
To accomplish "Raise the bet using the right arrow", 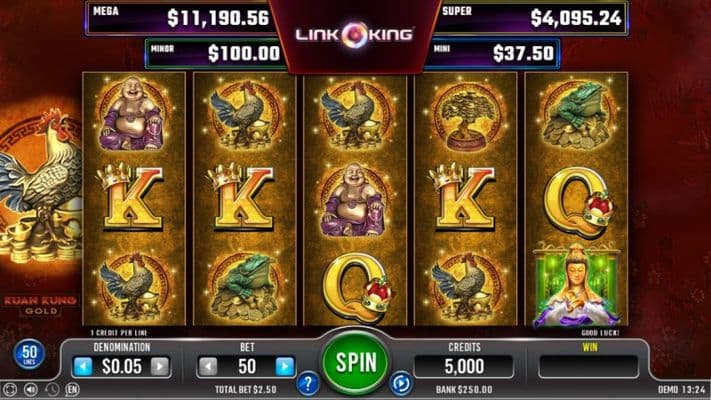I will 284,366.
